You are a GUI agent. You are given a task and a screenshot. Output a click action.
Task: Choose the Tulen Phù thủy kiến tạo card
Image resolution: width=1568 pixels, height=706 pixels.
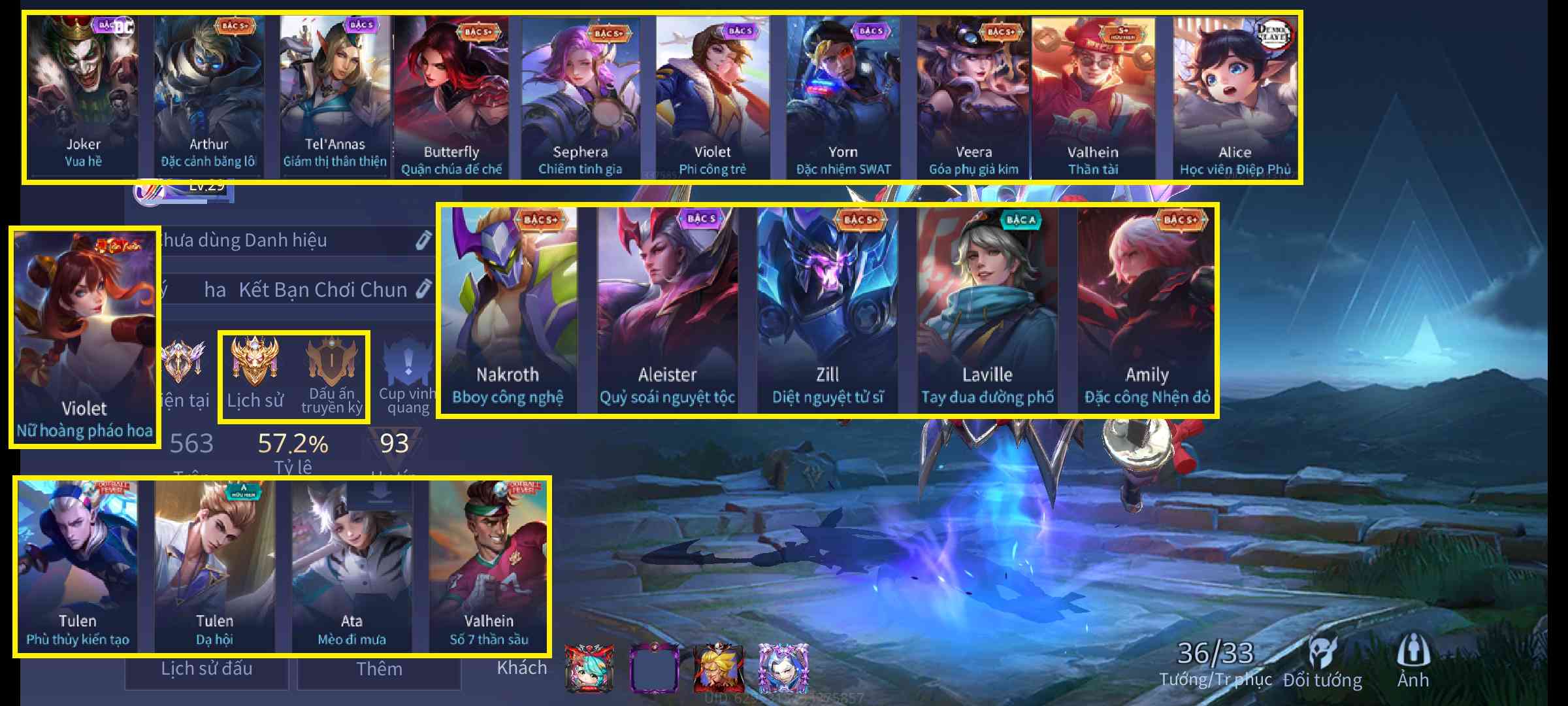[x=78, y=566]
